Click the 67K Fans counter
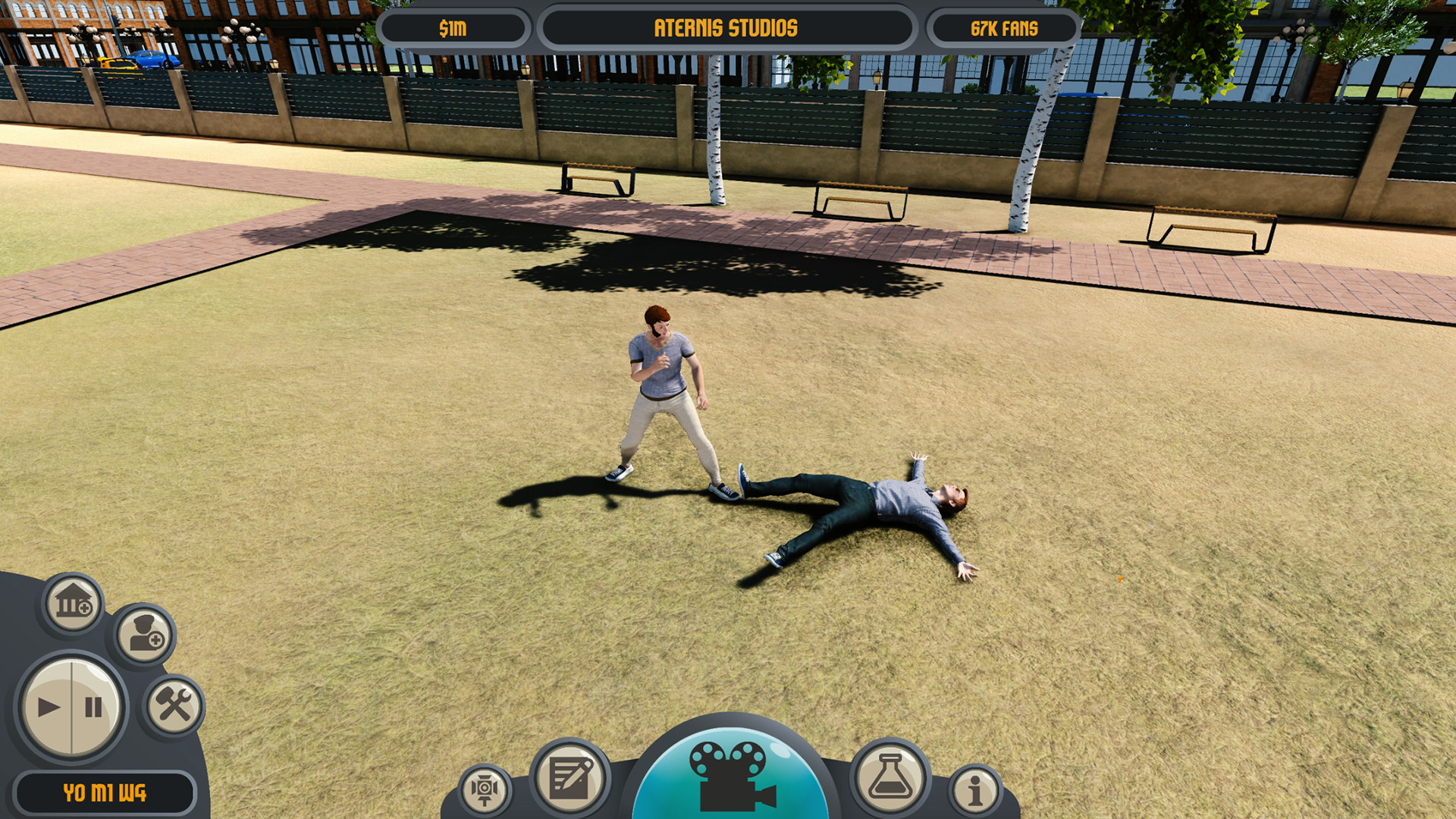The width and height of the screenshot is (1456, 819). (1003, 27)
